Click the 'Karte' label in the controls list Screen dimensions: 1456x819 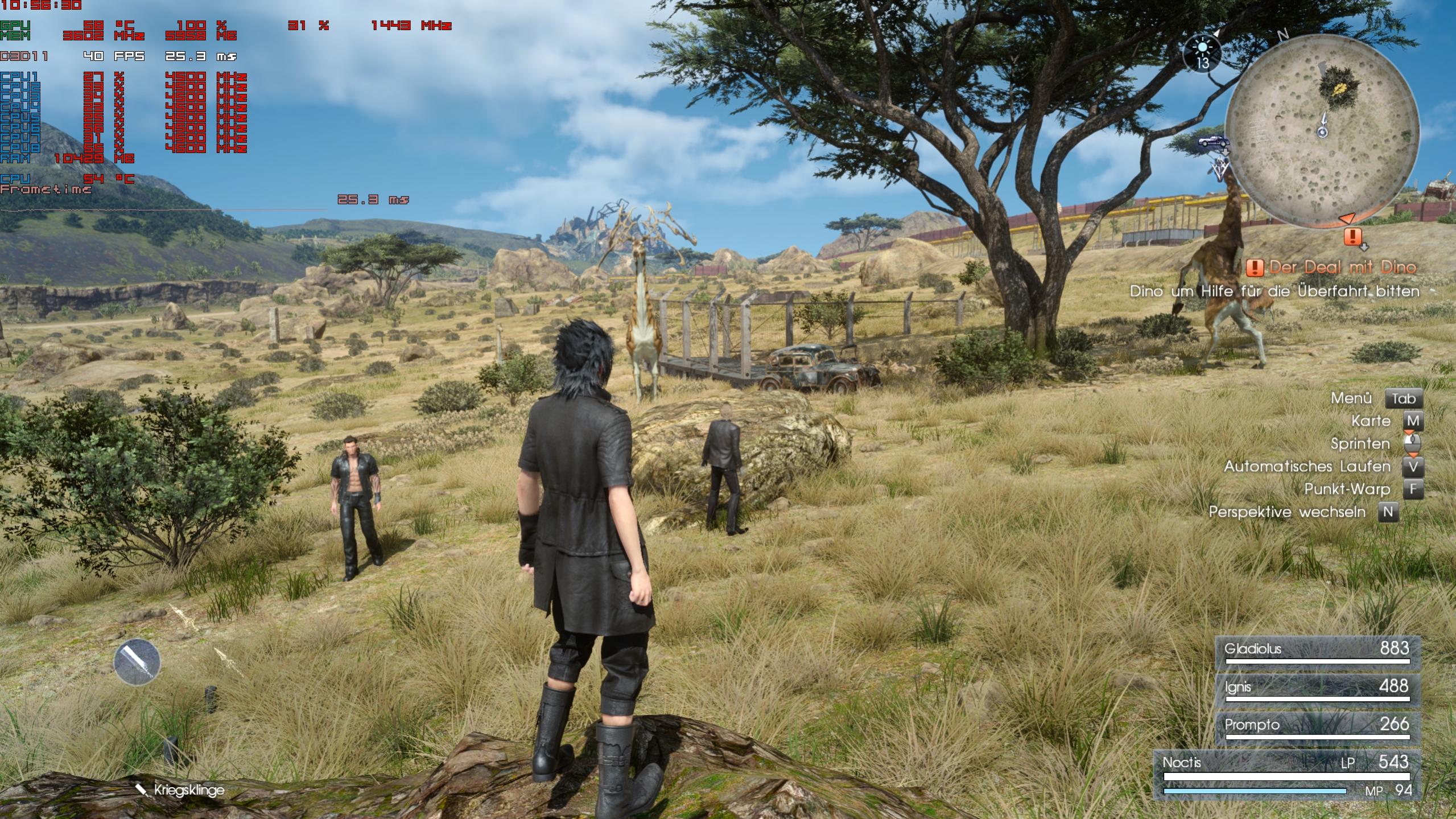point(1370,421)
